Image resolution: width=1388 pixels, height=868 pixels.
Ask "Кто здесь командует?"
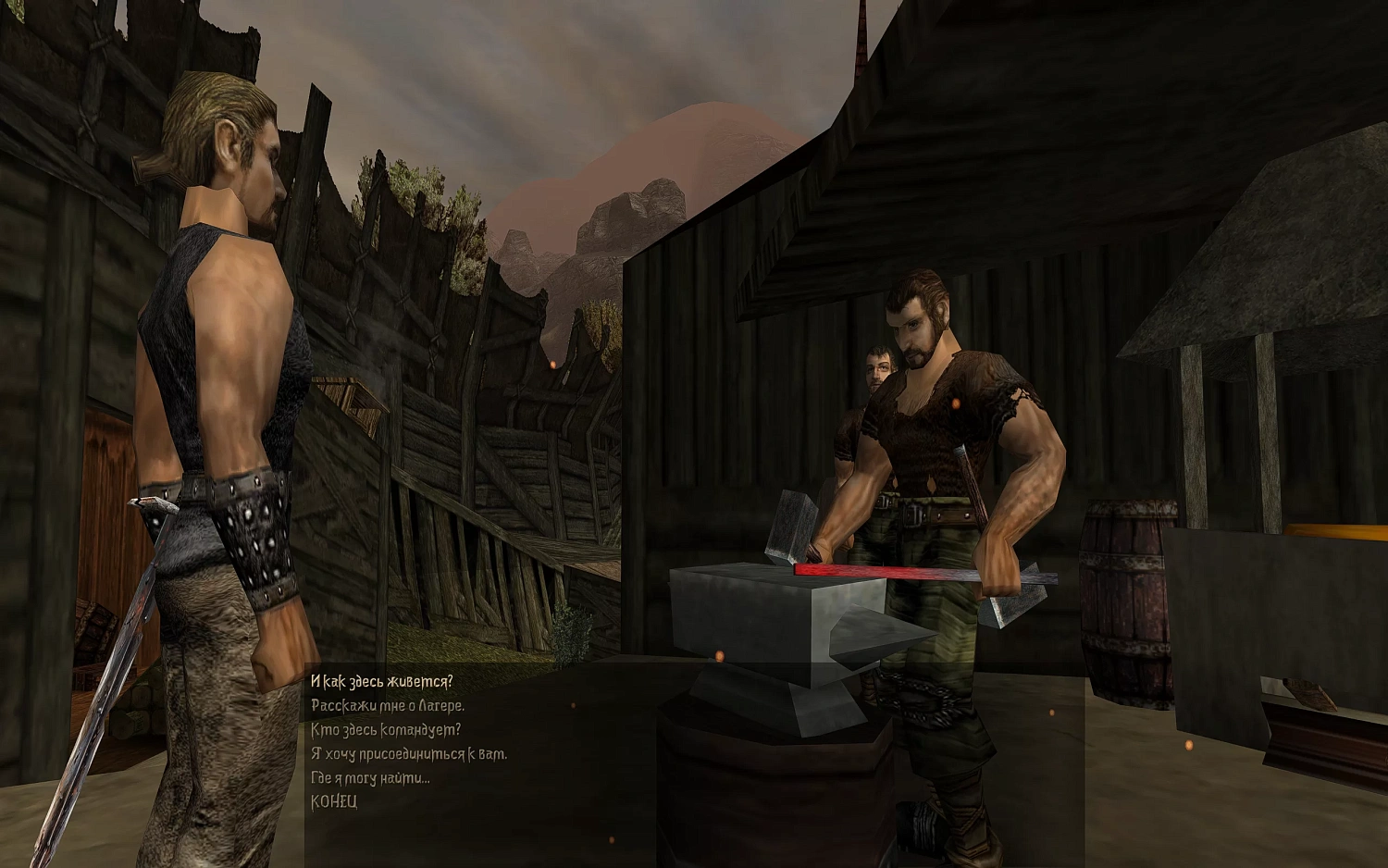pyautogui.click(x=385, y=730)
